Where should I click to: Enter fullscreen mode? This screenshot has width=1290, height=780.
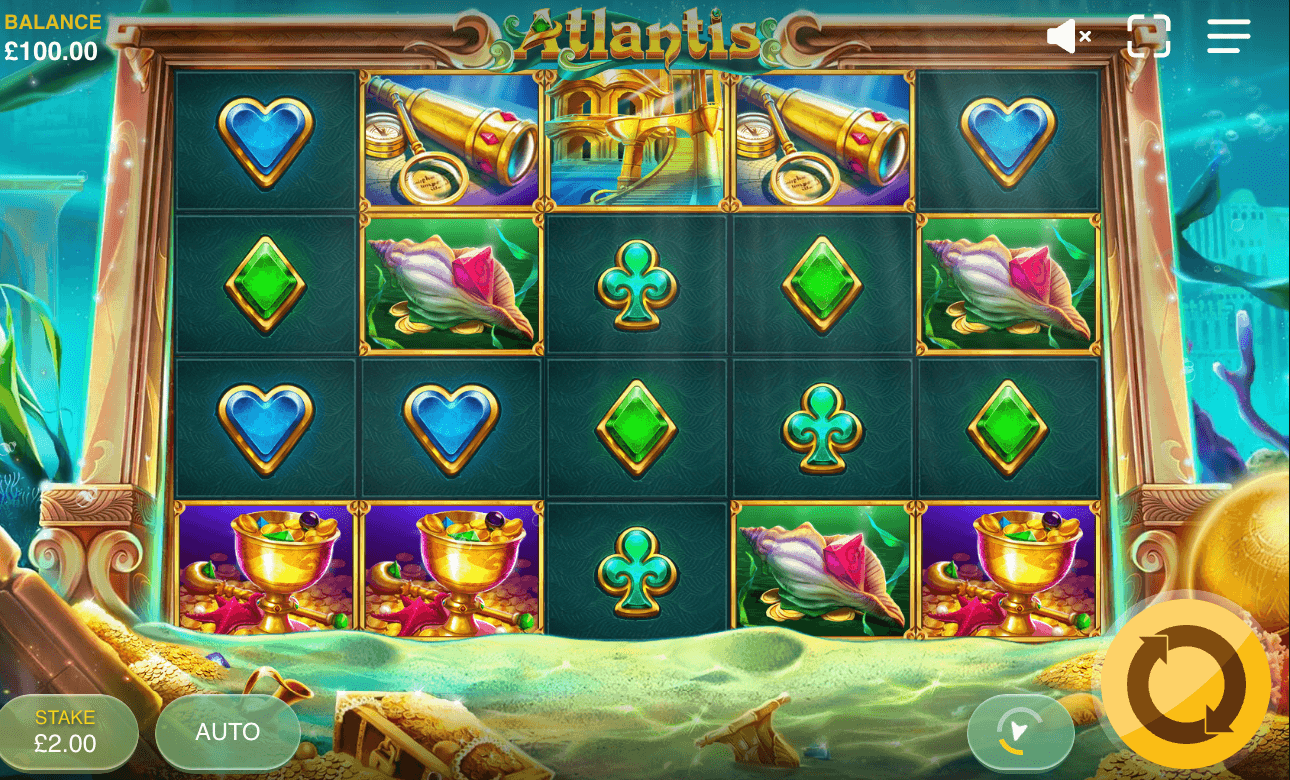(1148, 36)
